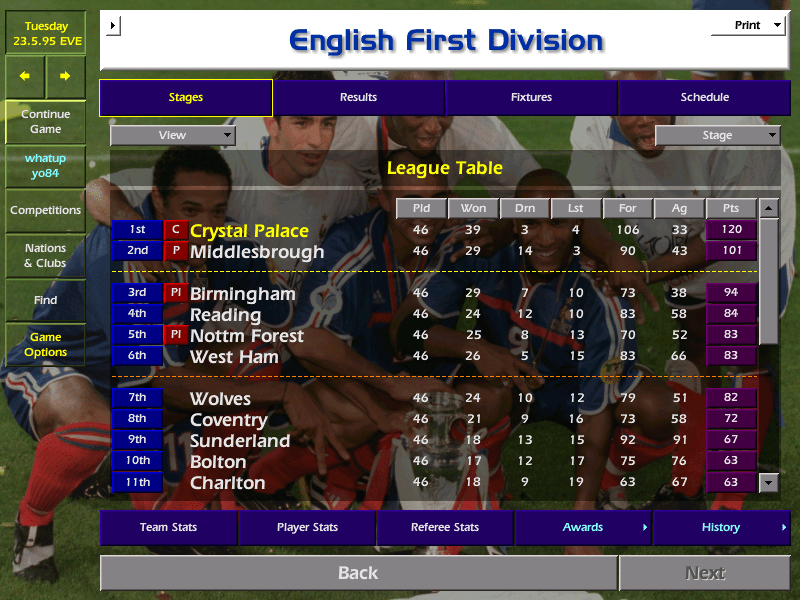Open Game Options
The height and width of the screenshot is (600, 800).
click(45, 345)
